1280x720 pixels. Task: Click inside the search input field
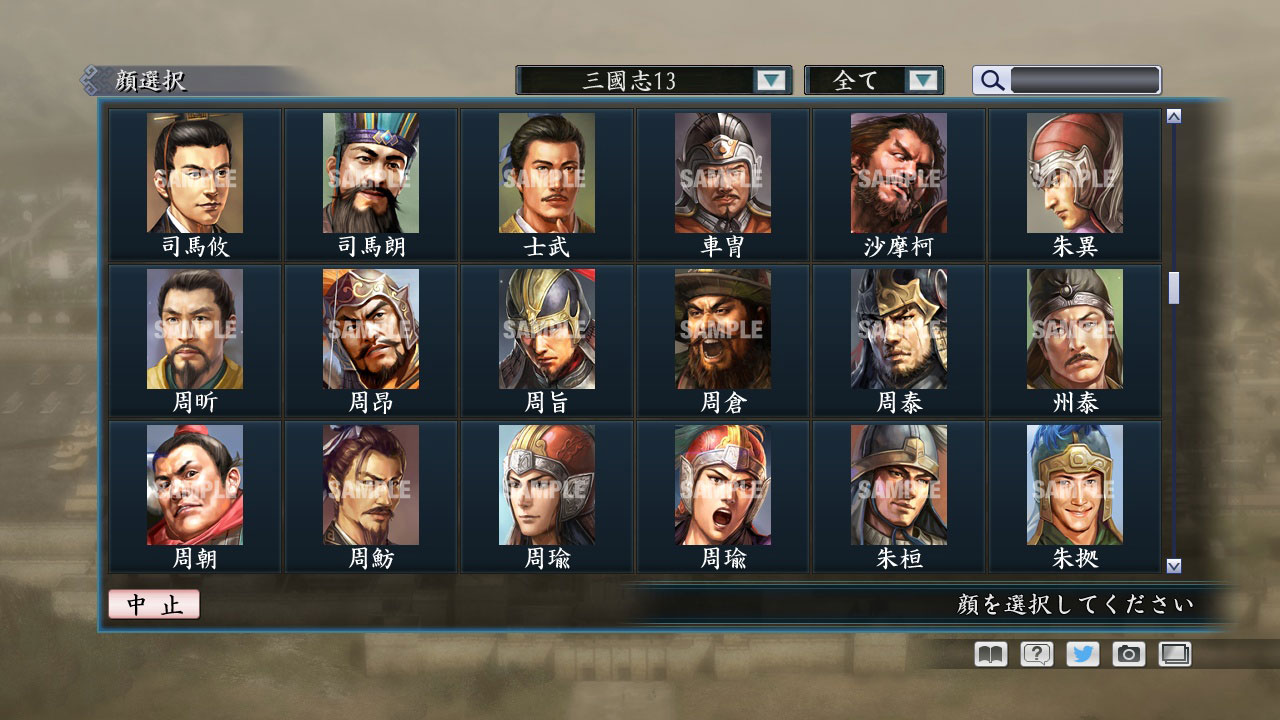click(x=1080, y=80)
